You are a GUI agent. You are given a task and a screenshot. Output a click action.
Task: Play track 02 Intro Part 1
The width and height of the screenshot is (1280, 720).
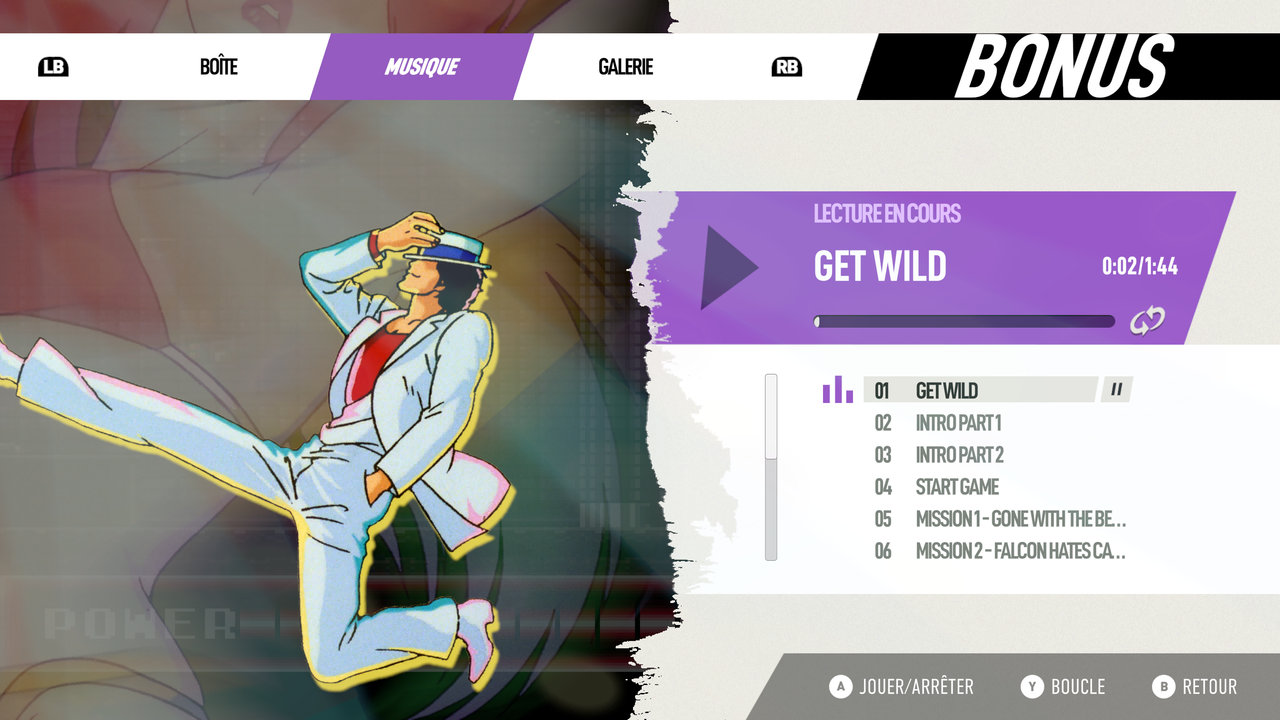[957, 423]
